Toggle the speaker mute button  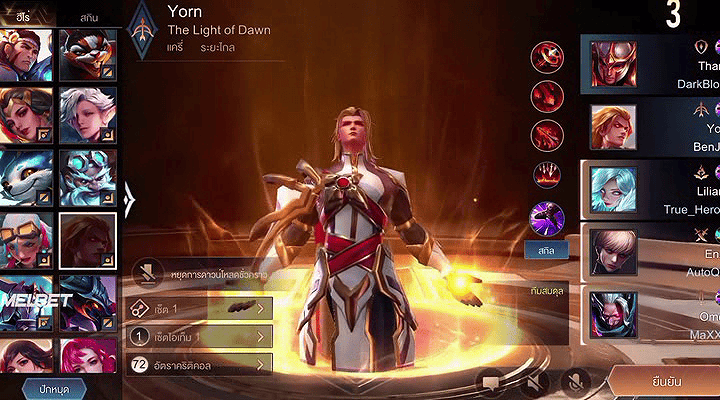click(534, 380)
